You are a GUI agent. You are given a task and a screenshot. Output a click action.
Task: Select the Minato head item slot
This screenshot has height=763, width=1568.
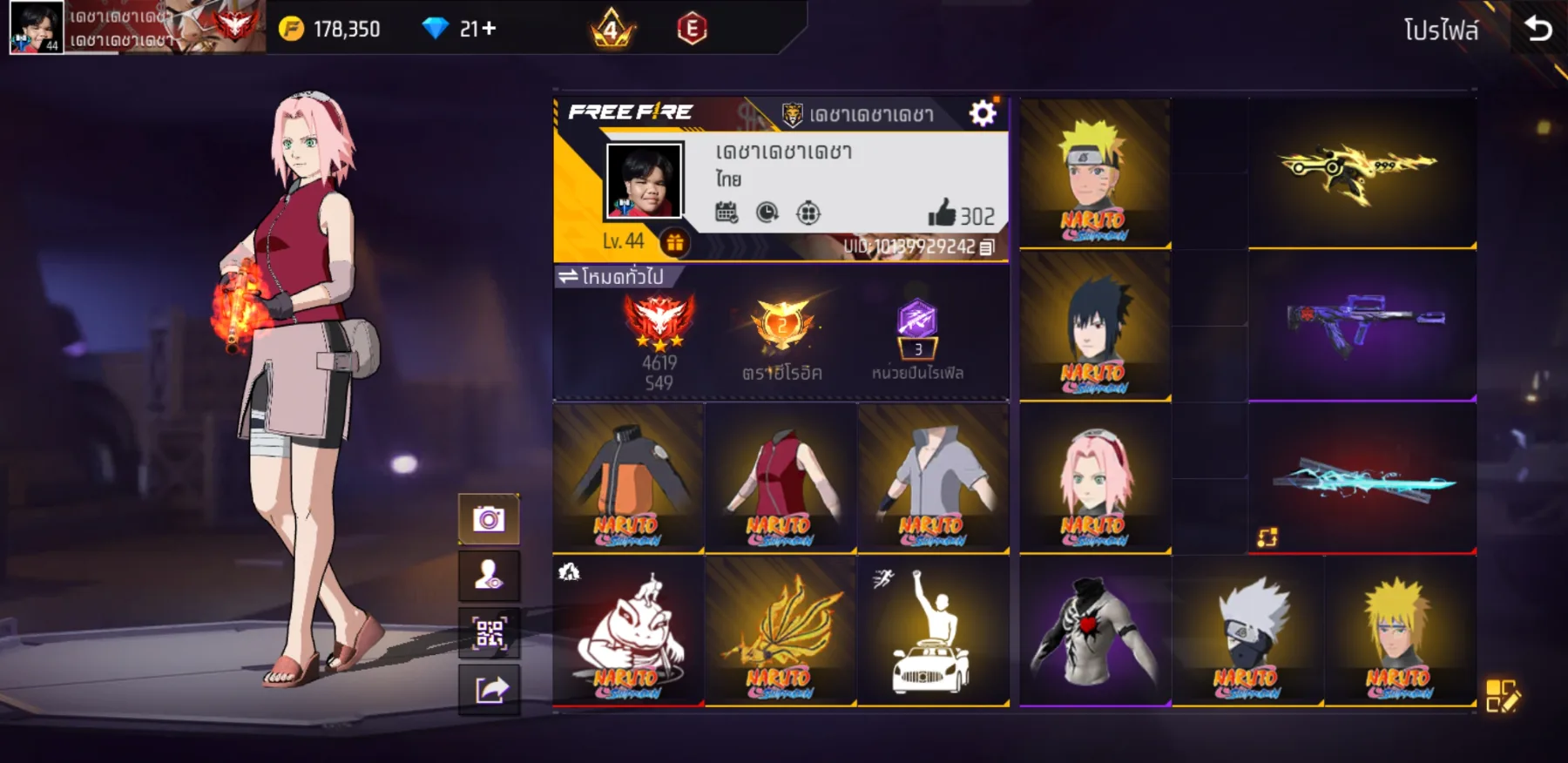tap(1399, 631)
